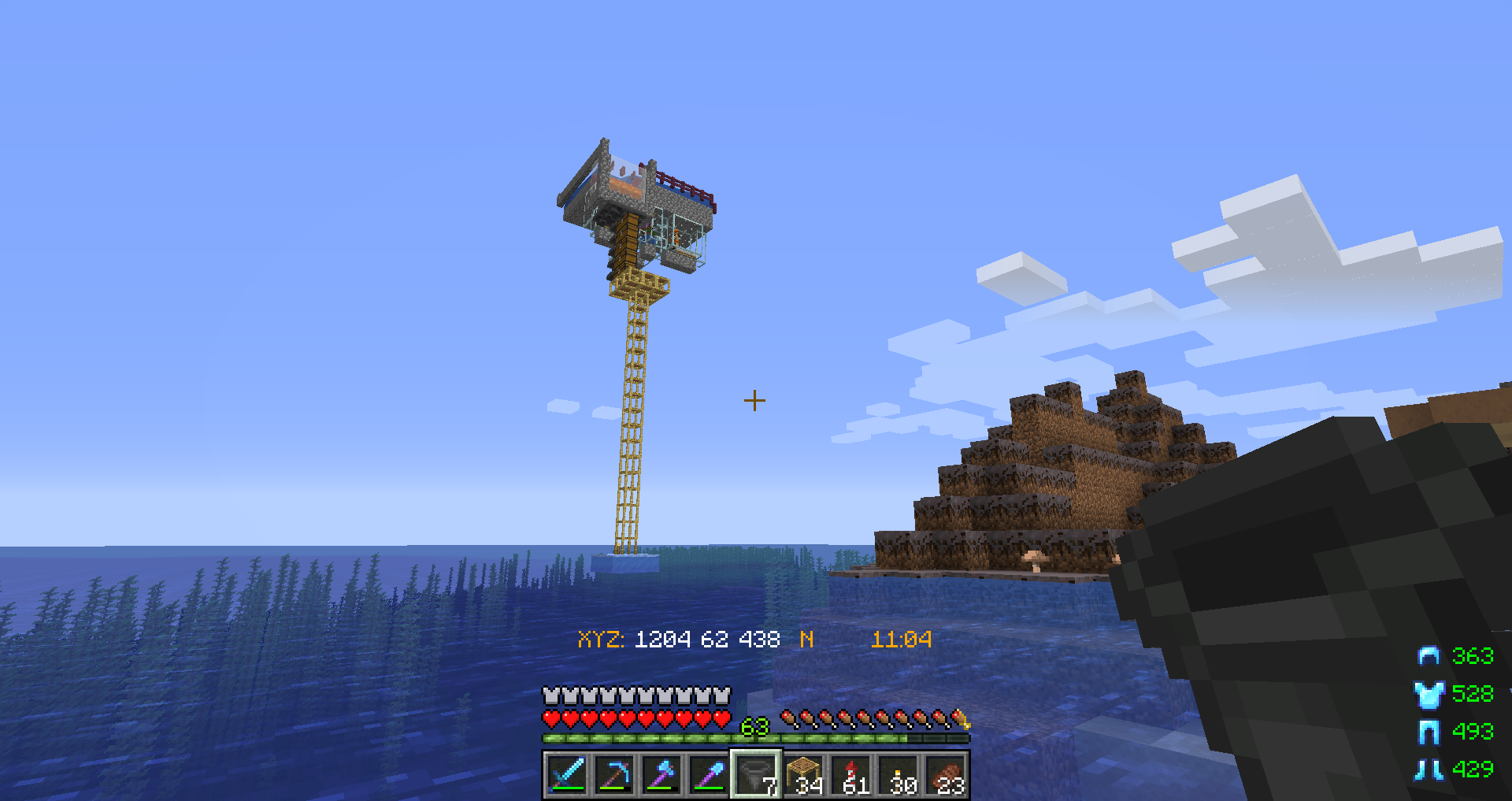Choose the diamond axe in the hotbar
The height and width of the screenshot is (801, 1512).
[661, 775]
